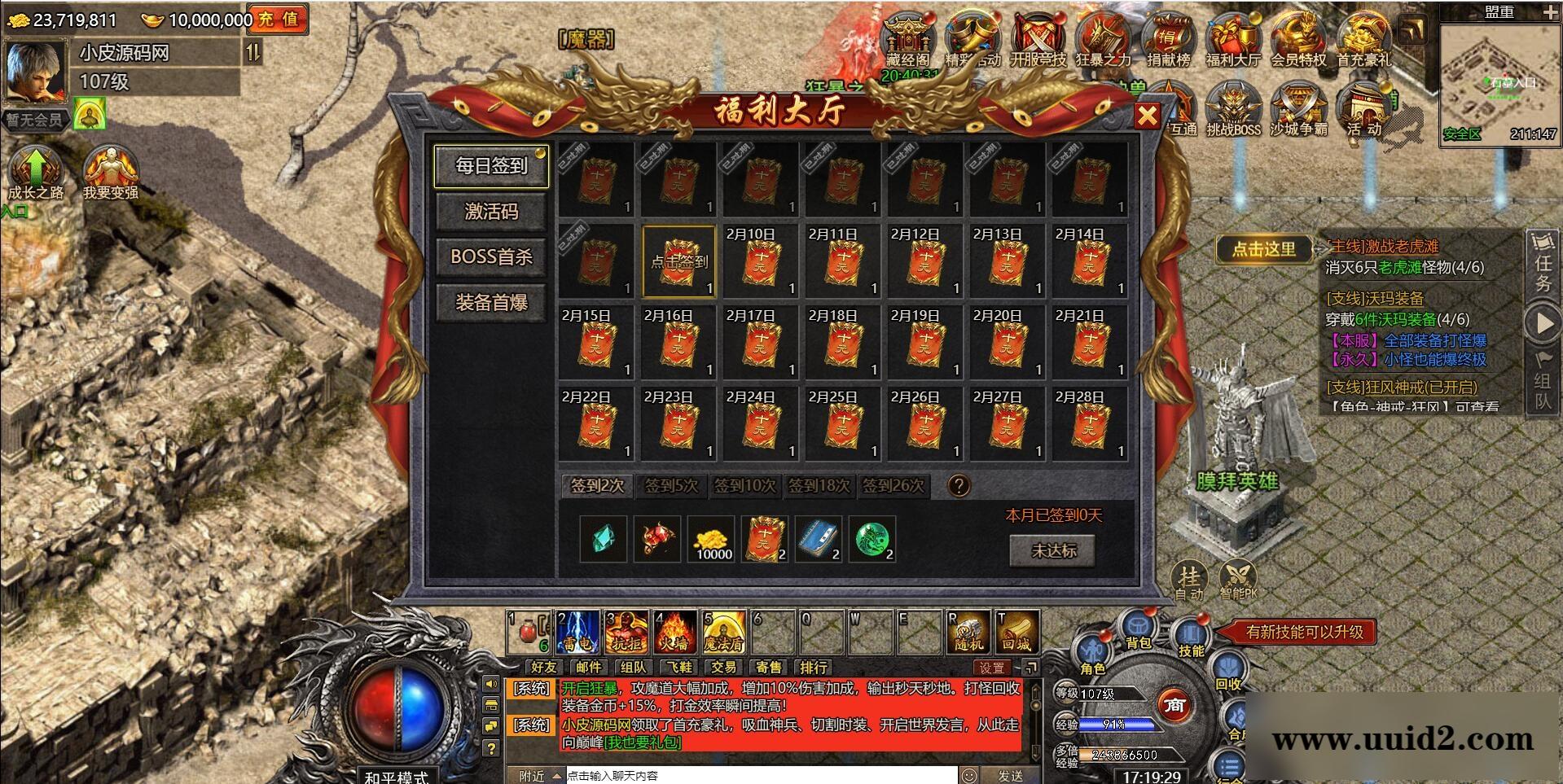Open the 首充豪礼 first-recharge gift icon

coord(1364,39)
